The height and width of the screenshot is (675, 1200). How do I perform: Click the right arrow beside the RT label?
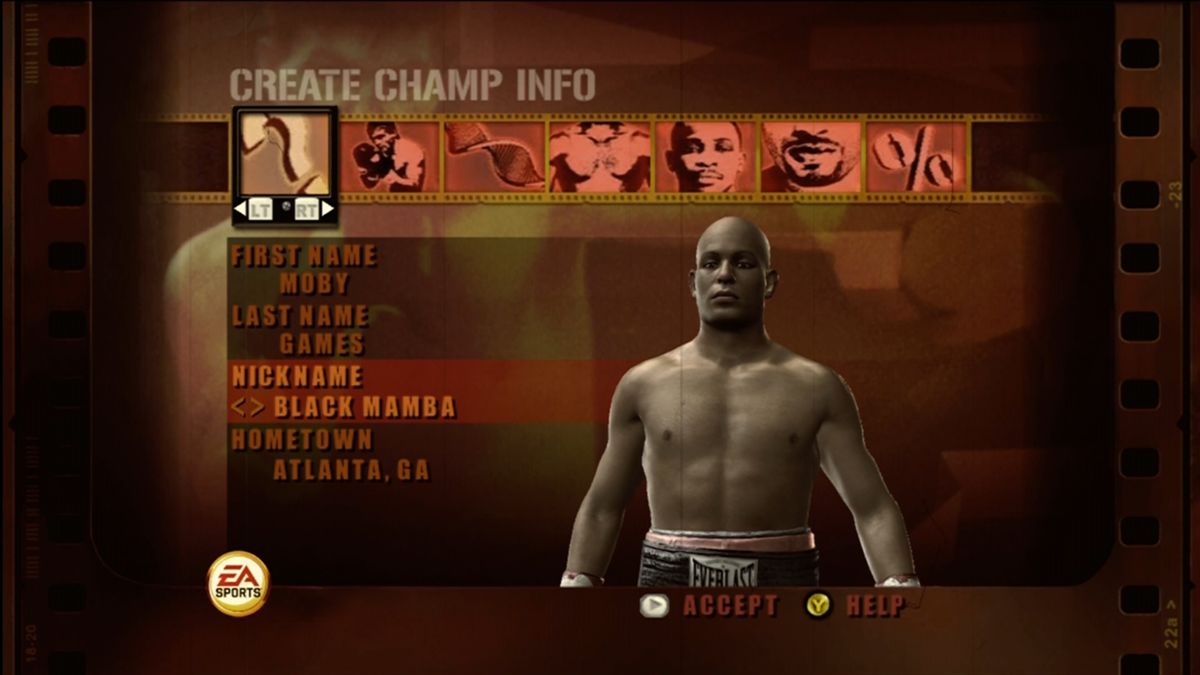(328, 209)
